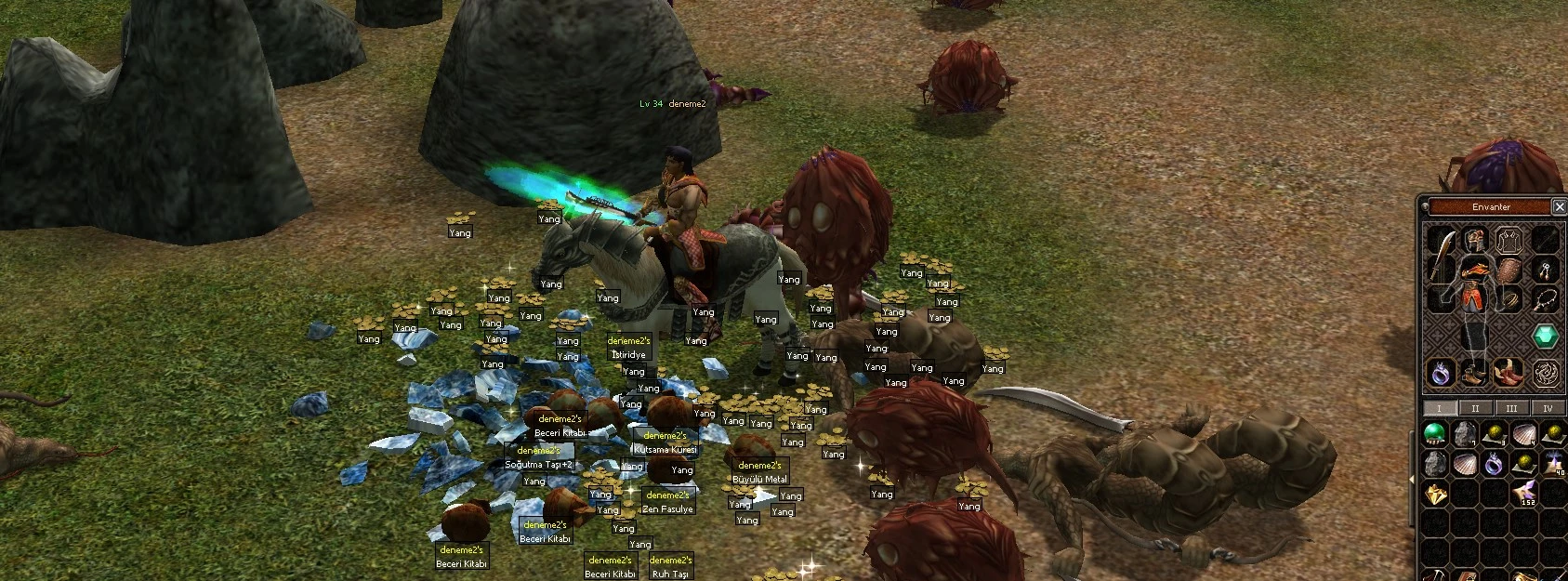Screen dimensions: 1568x581
Task: Switch to inventory page II
Action: click(x=1475, y=408)
